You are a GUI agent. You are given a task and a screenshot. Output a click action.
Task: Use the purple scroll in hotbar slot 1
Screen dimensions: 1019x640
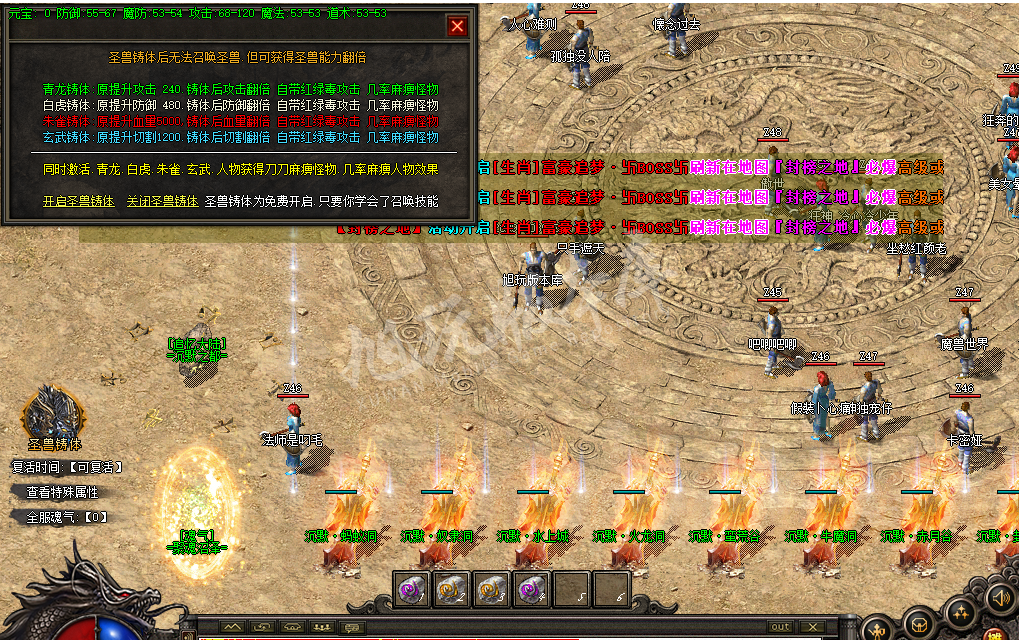(x=412, y=590)
